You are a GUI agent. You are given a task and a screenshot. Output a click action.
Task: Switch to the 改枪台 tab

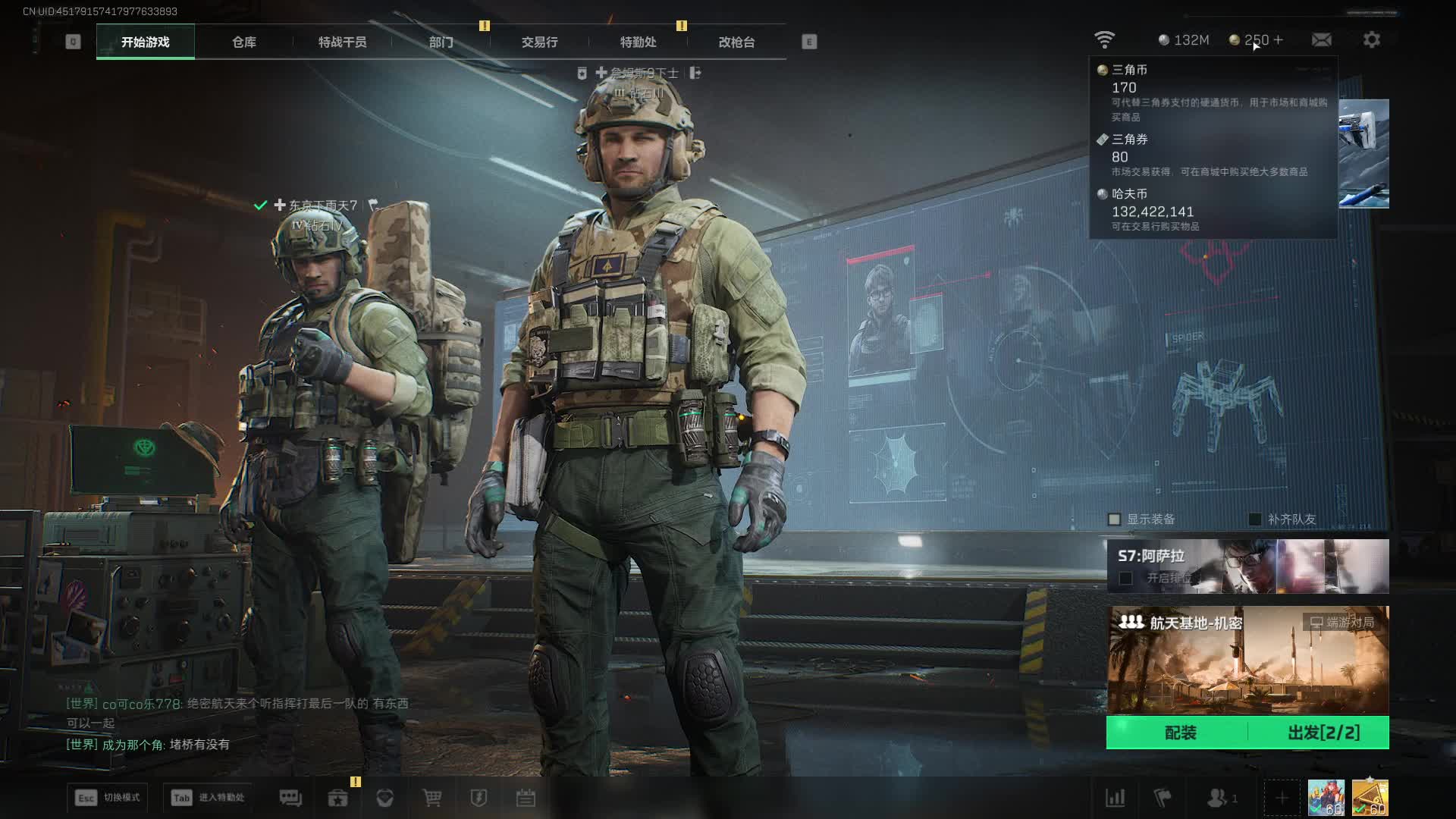pos(736,42)
